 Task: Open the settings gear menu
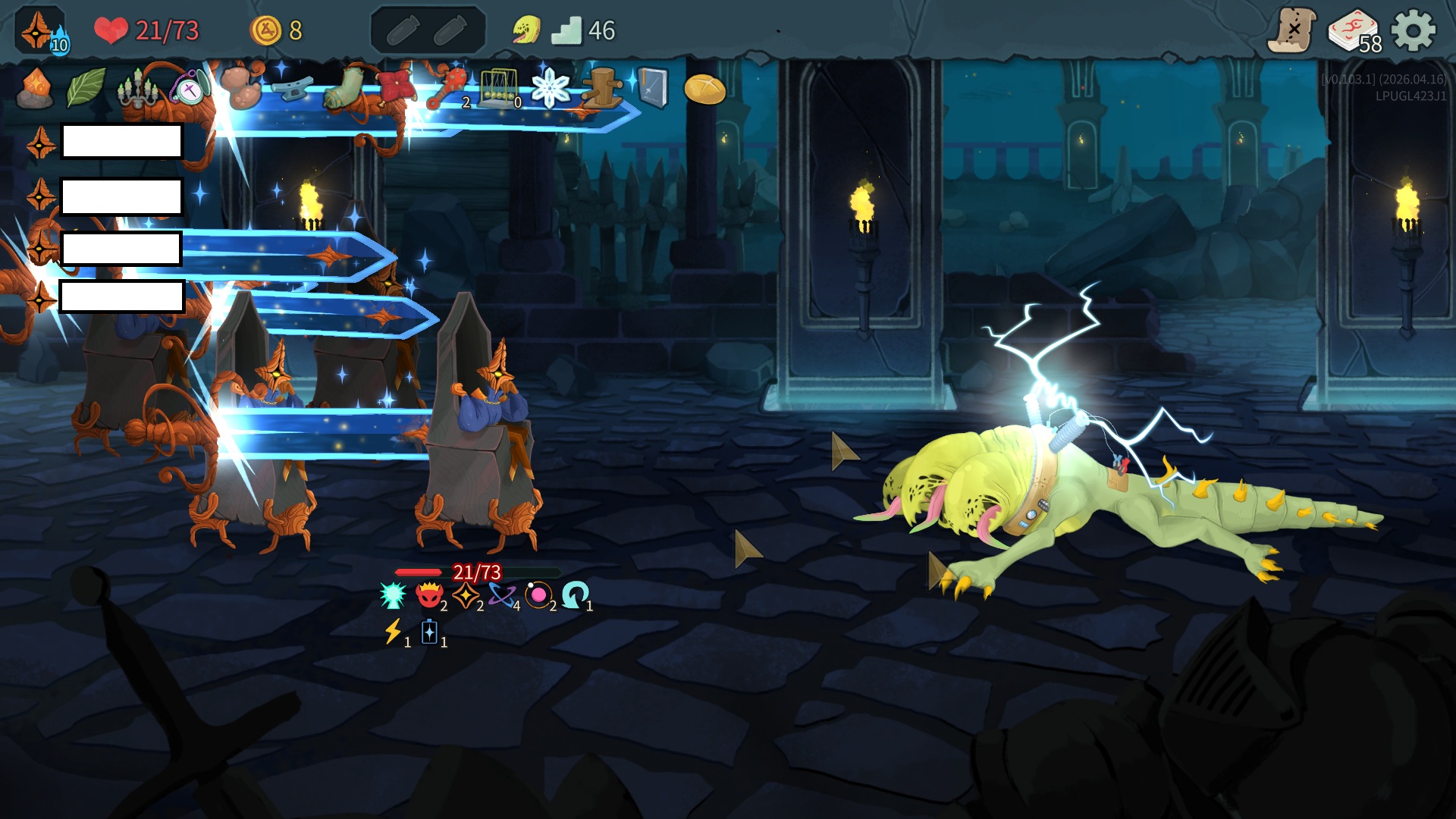(x=1414, y=30)
